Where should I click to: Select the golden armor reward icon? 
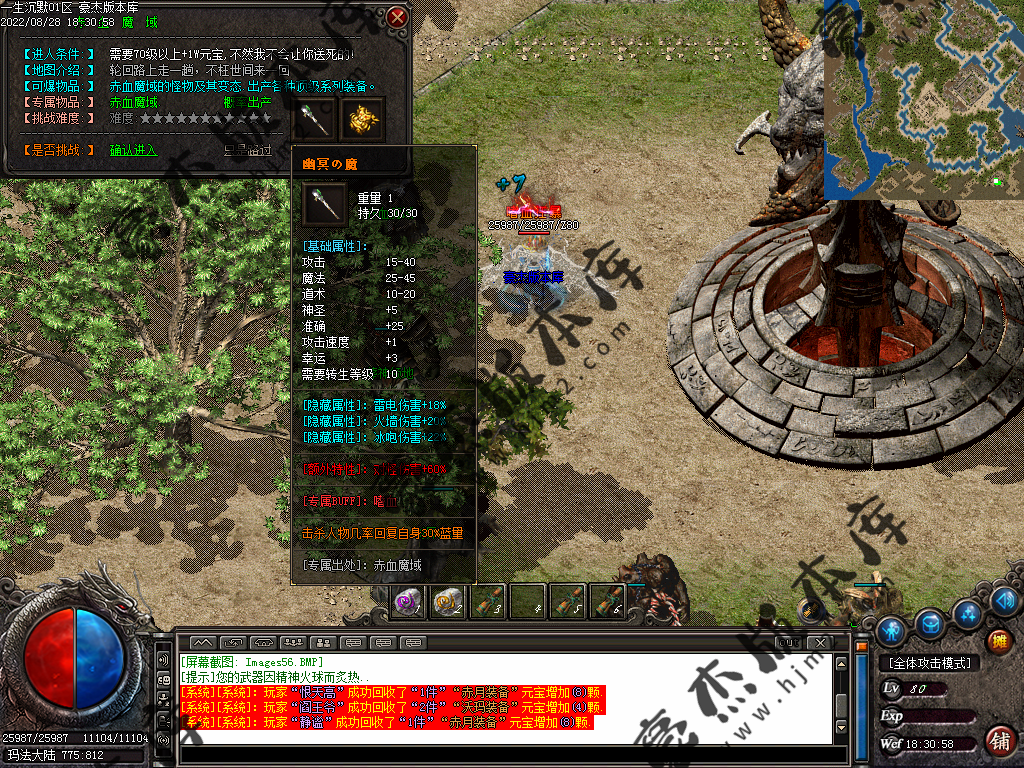point(362,118)
